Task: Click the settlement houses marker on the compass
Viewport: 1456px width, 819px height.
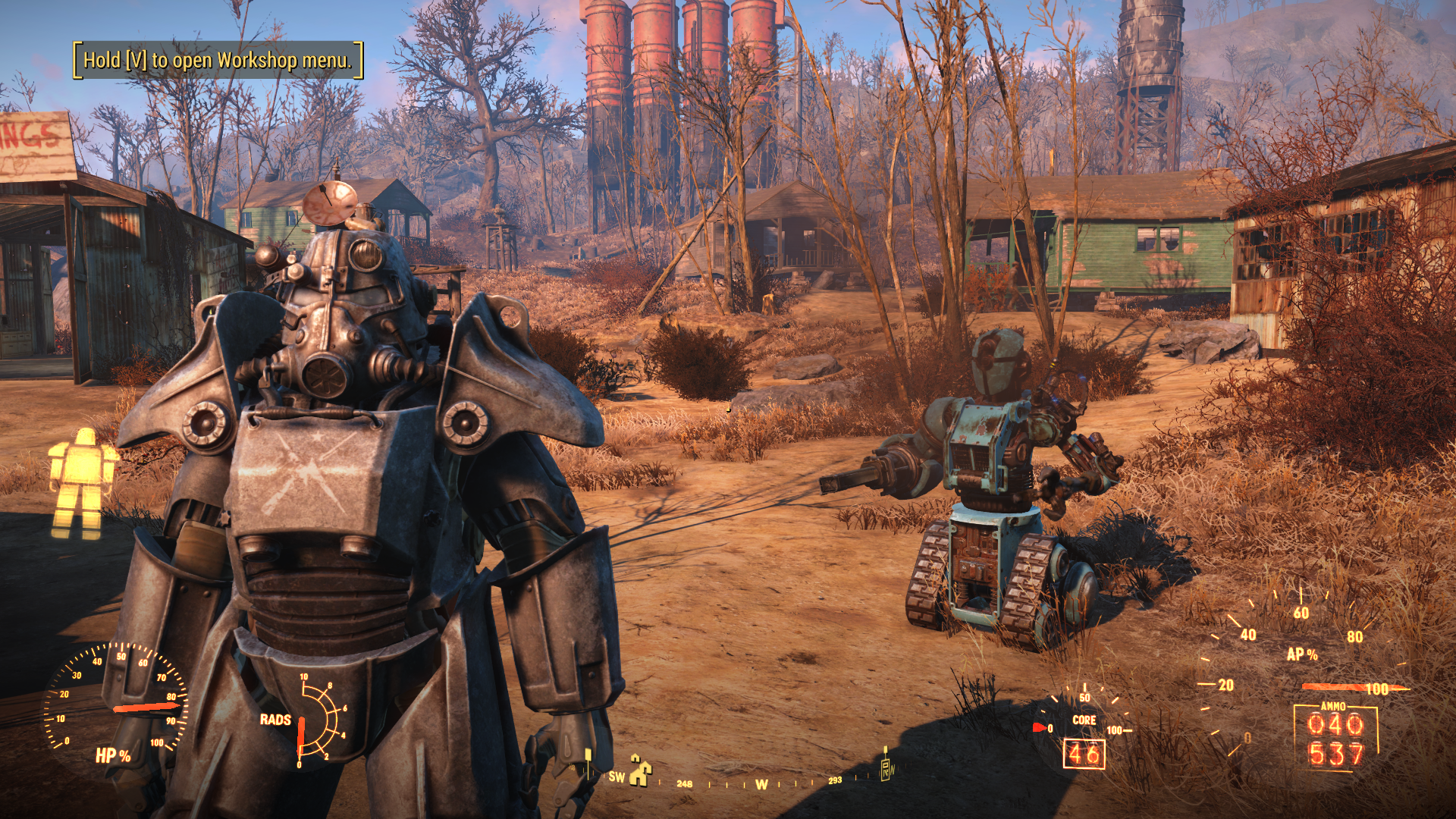Action: [641, 771]
